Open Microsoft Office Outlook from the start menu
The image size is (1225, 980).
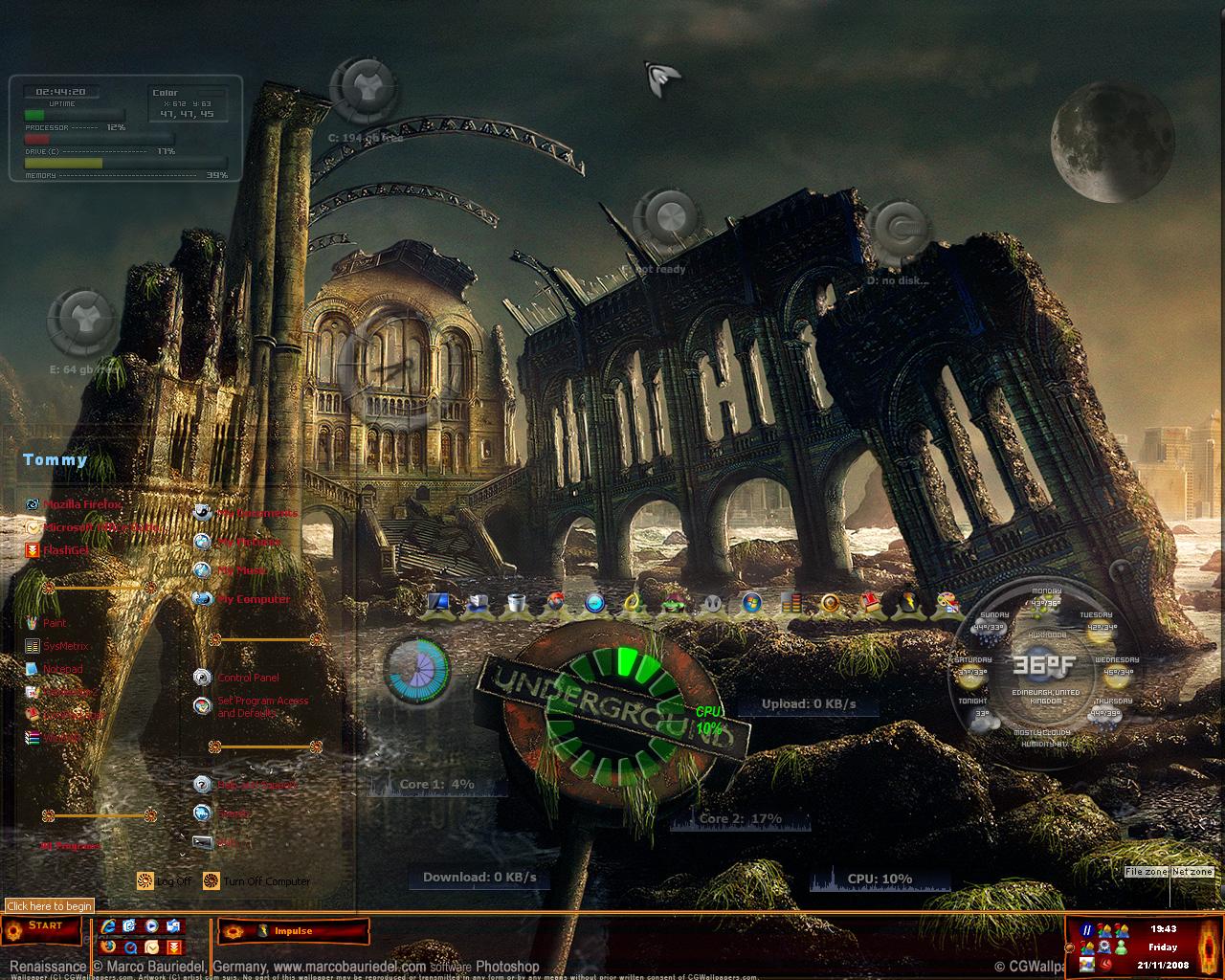100,526
